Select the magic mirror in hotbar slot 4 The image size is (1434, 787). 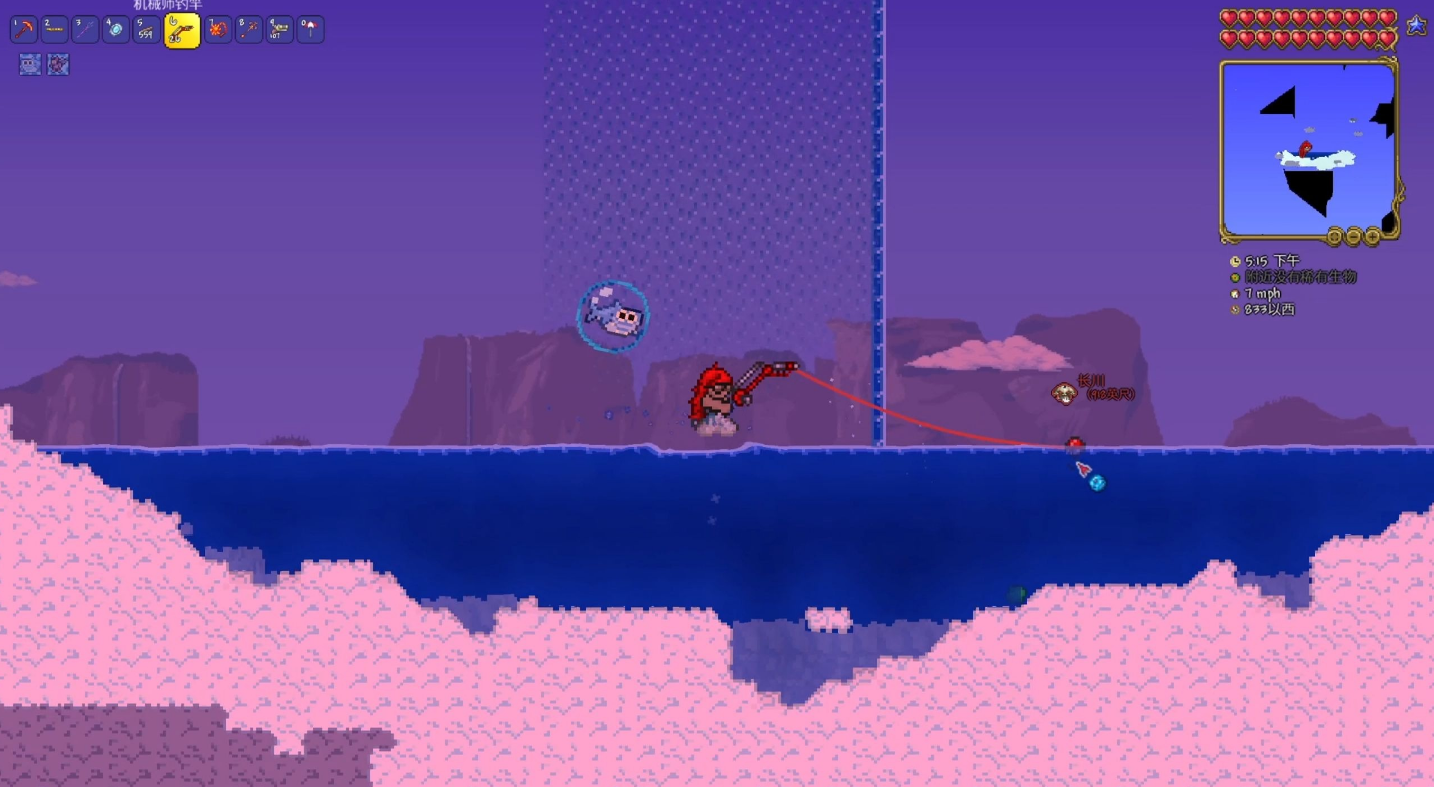(x=116, y=30)
